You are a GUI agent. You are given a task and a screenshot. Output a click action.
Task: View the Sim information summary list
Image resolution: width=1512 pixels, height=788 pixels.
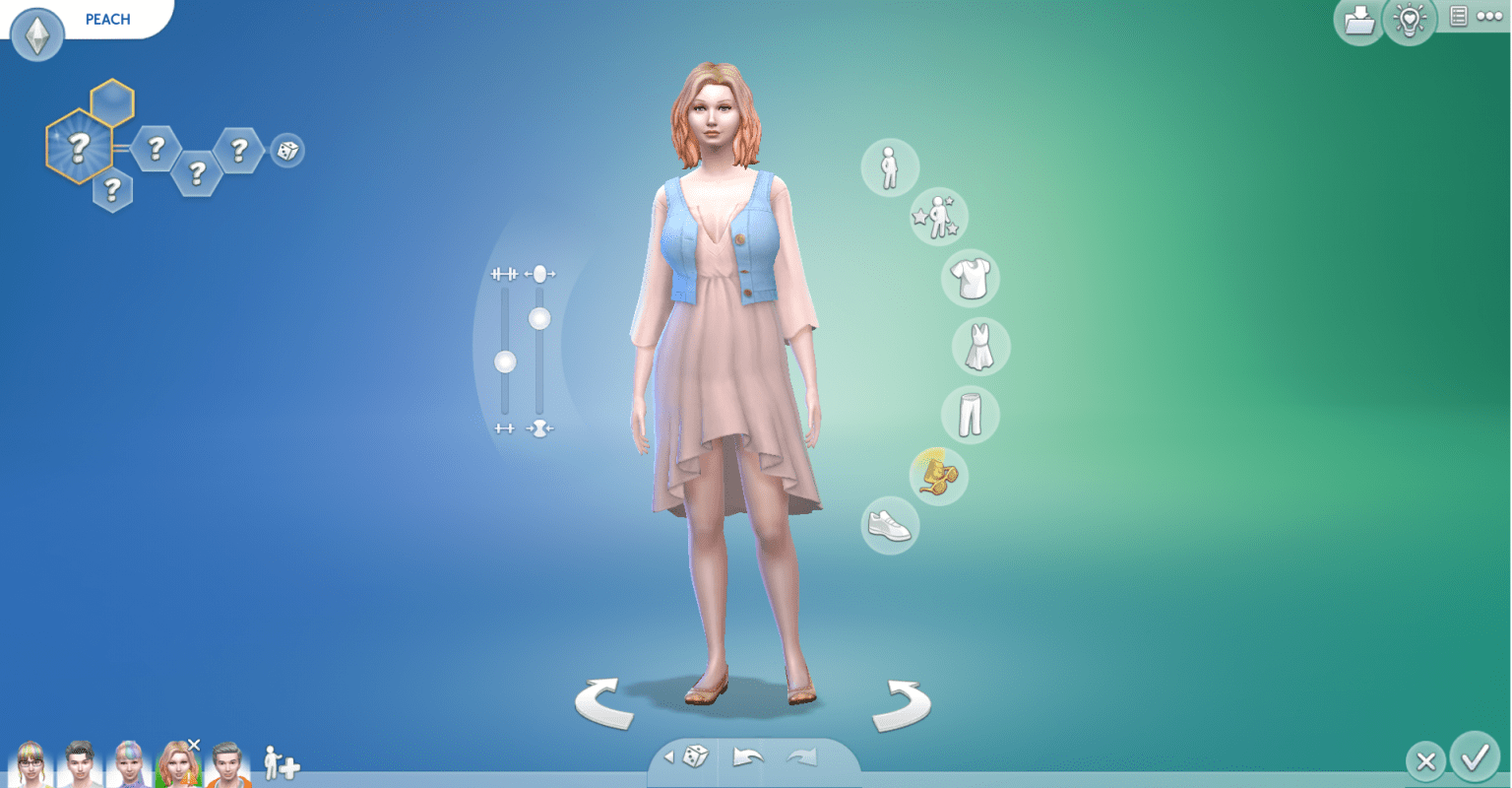pos(1458,17)
